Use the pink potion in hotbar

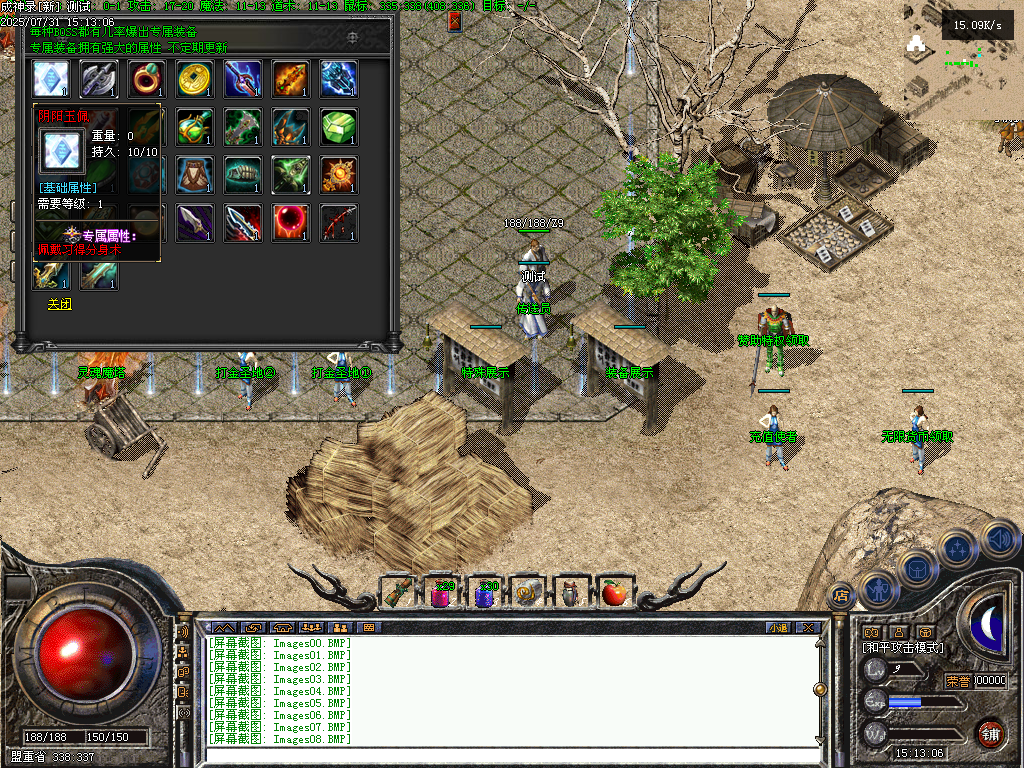point(441,593)
